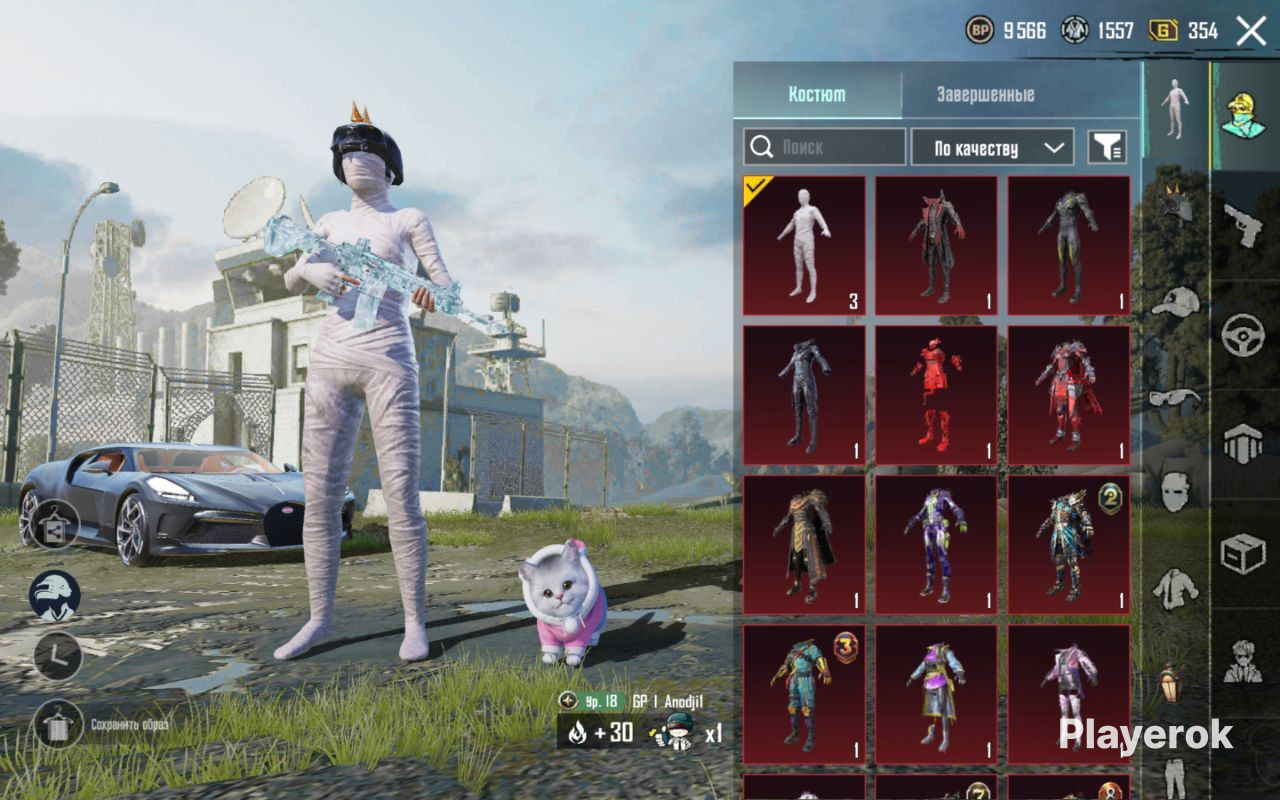Select the equipped white mummy suit

click(x=804, y=246)
